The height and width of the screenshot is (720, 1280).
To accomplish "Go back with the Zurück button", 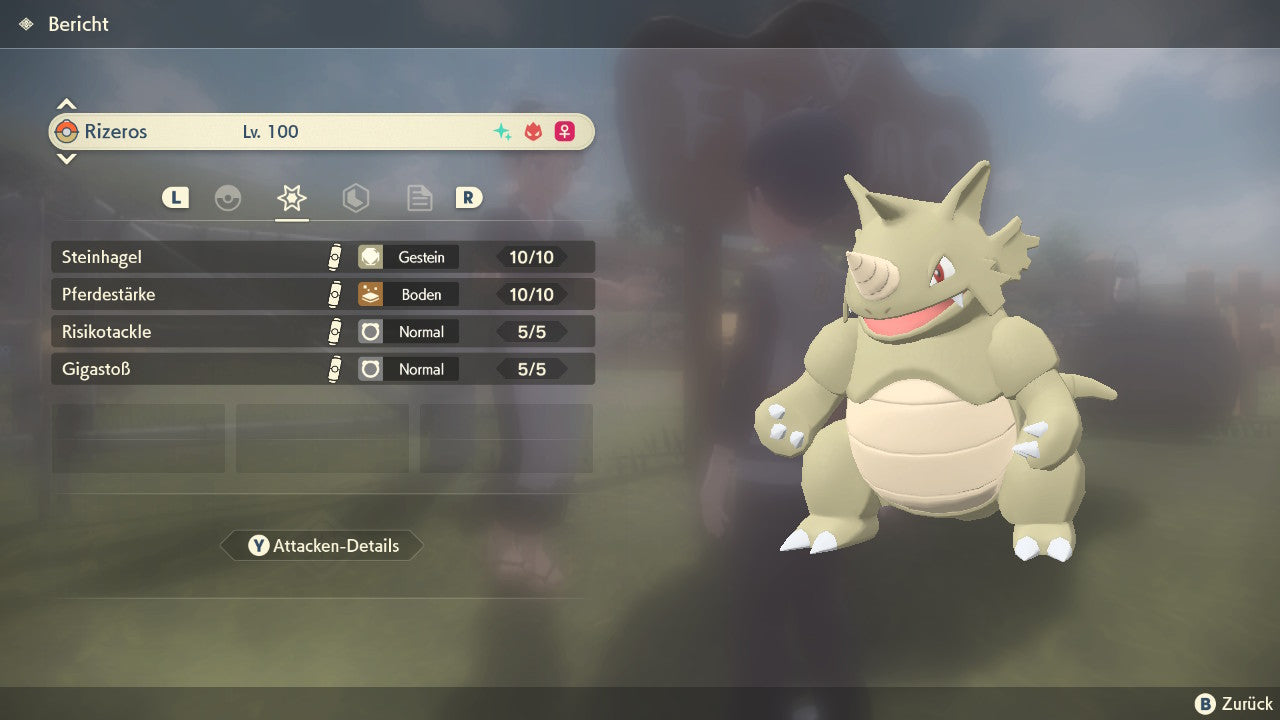I will pos(1234,704).
